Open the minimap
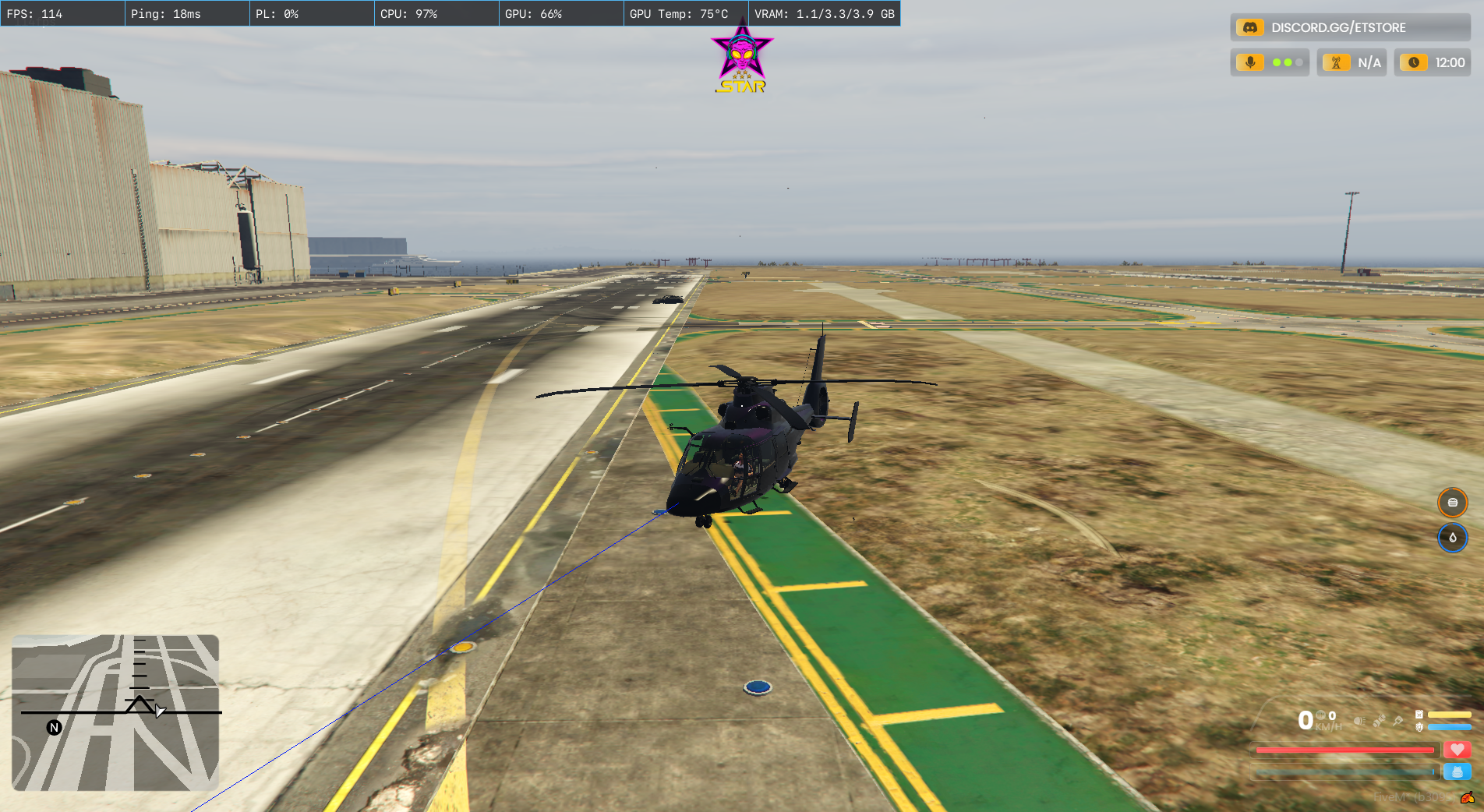This screenshot has width=1484, height=812. (x=115, y=712)
